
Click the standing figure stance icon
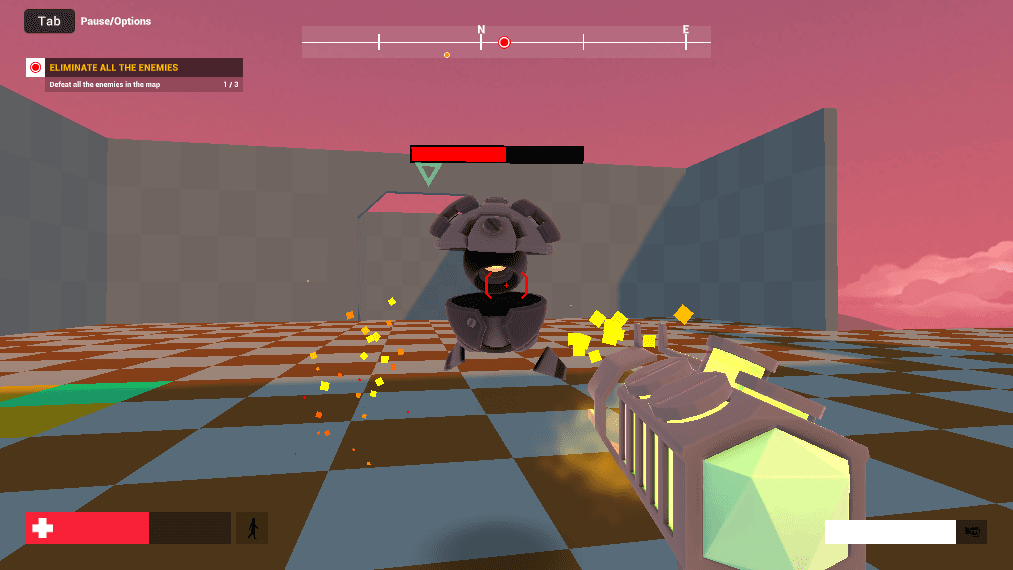pos(252,528)
